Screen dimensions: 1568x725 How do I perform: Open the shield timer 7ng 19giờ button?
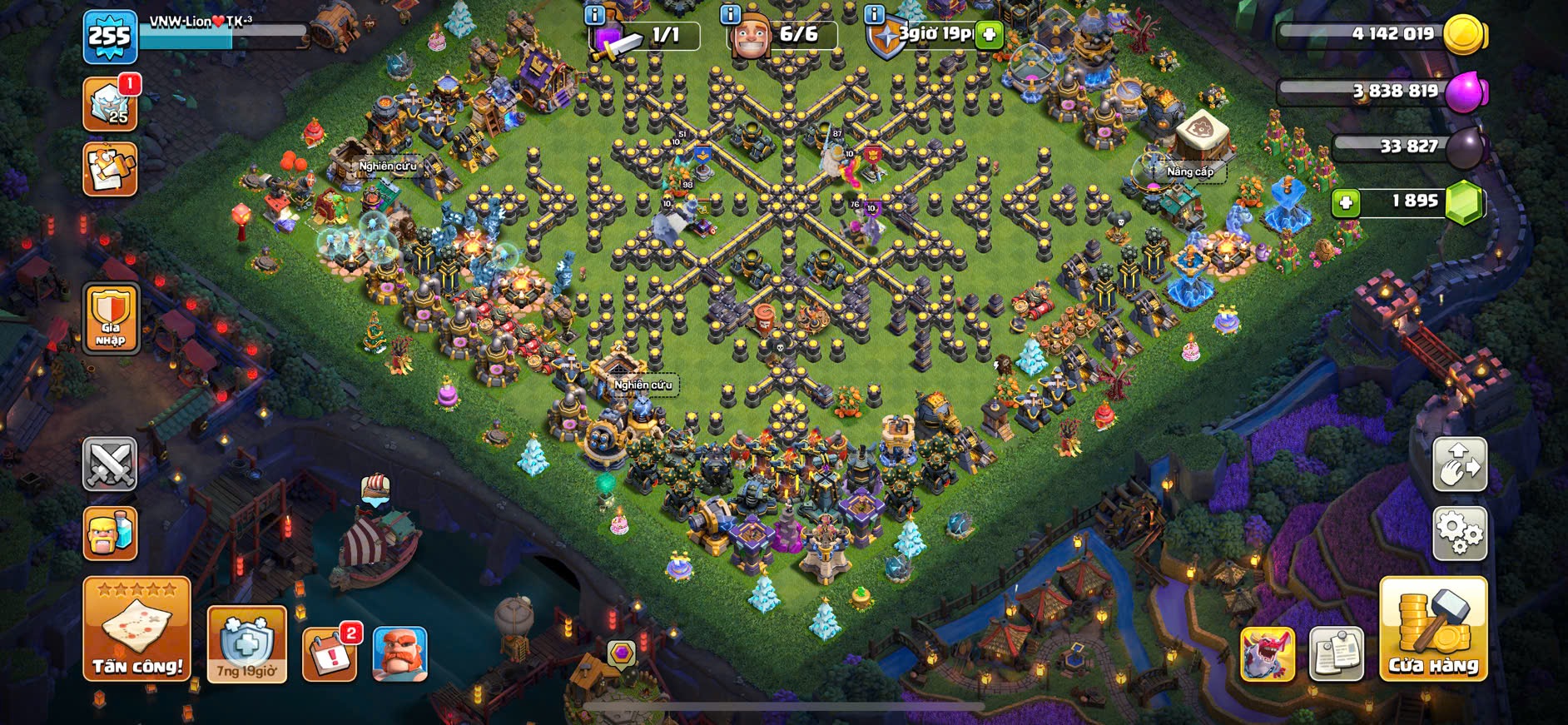coord(246,644)
